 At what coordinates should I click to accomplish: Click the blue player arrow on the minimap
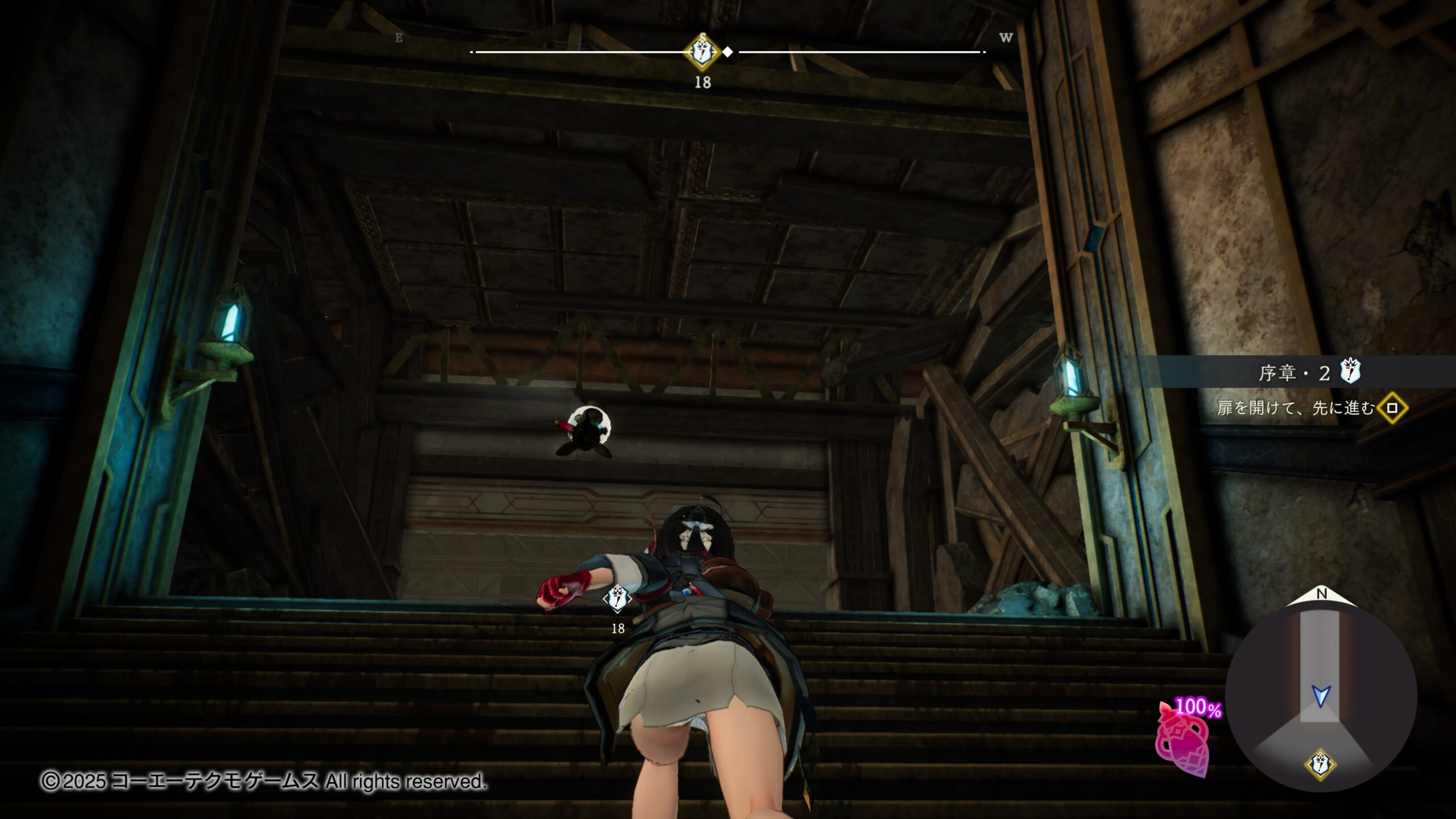click(x=1321, y=696)
